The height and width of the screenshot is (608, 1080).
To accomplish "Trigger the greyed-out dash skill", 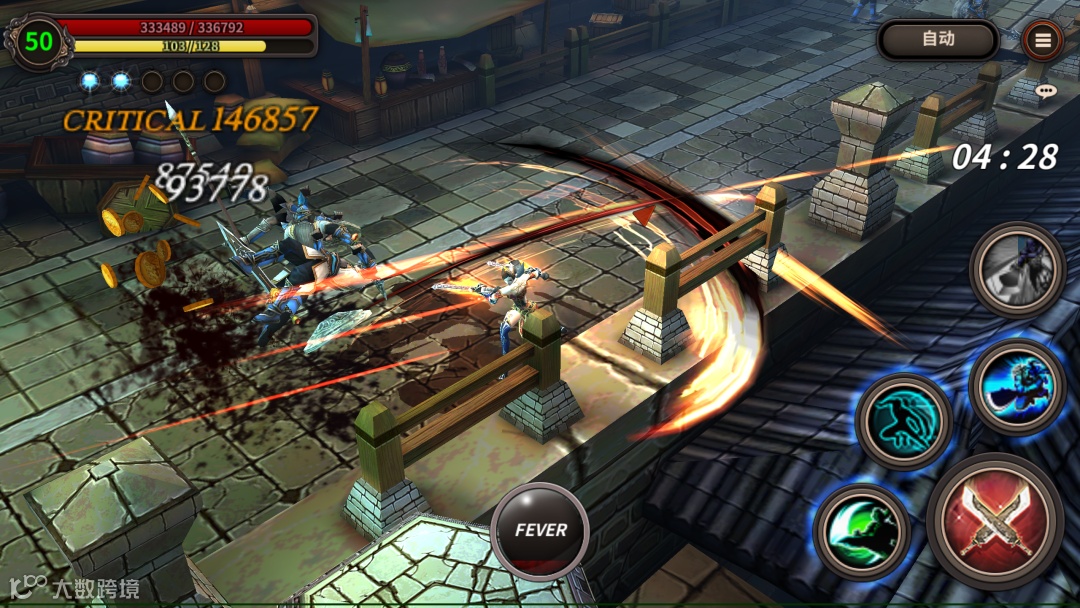I will (x=1017, y=269).
